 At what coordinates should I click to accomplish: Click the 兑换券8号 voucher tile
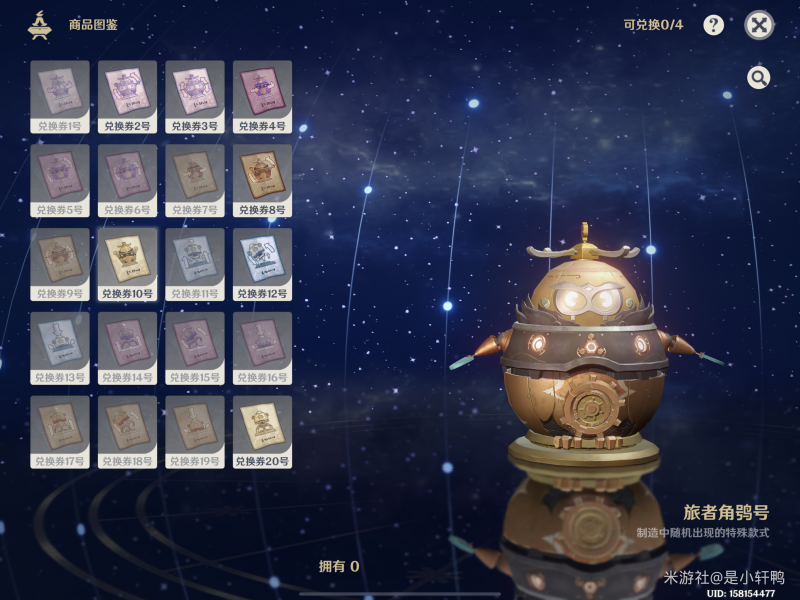coord(262,181)
